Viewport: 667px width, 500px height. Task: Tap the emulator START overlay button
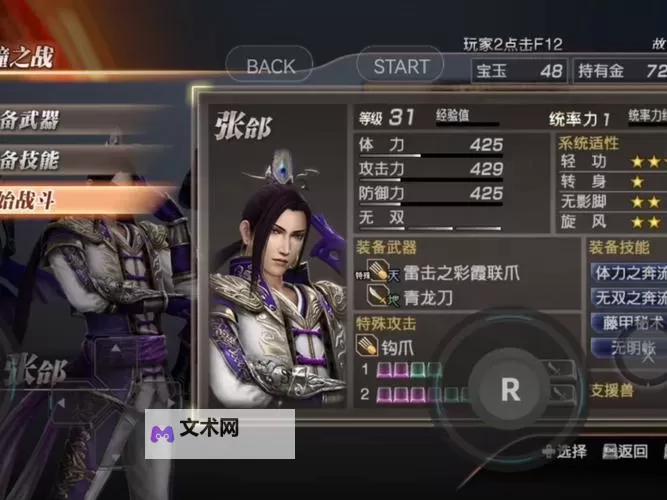point(401,66)
